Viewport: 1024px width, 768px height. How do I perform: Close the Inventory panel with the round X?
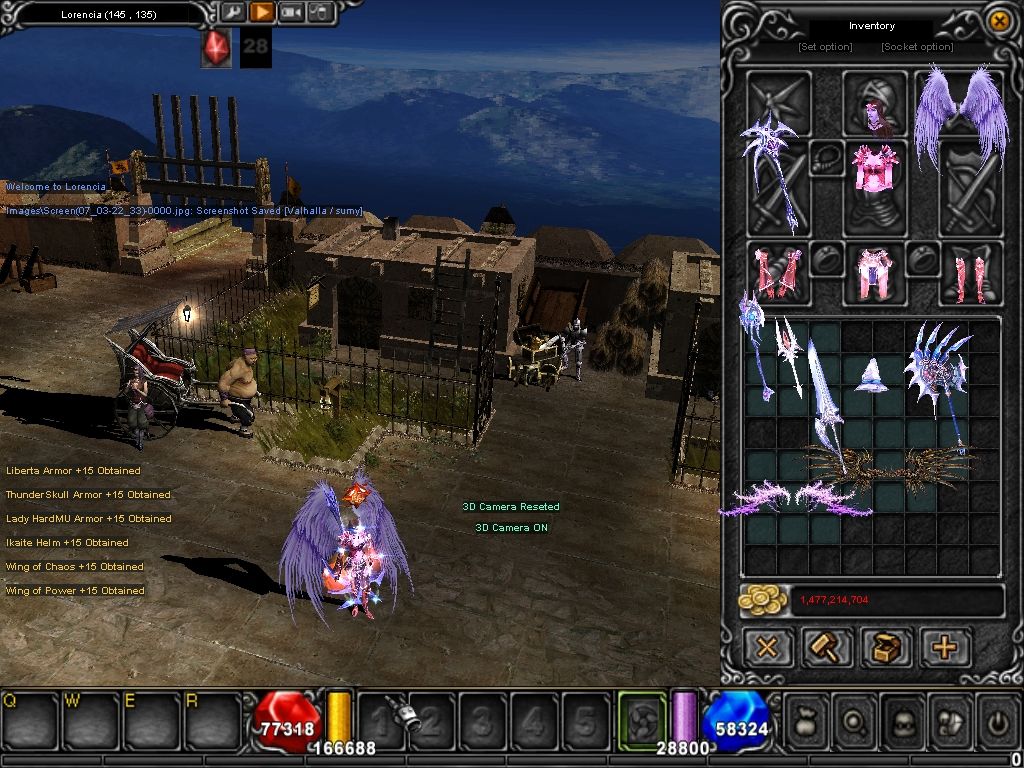pos(998,20)
